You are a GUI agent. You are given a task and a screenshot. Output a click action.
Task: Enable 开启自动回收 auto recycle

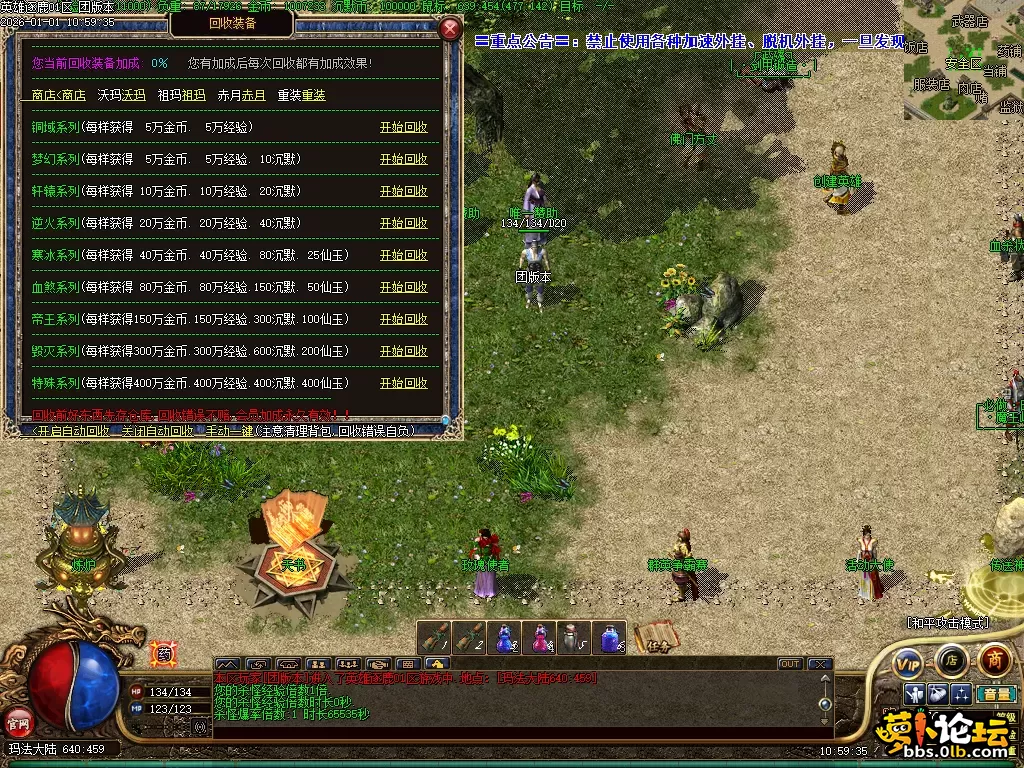pyautogui.click(x=73, y=431)
